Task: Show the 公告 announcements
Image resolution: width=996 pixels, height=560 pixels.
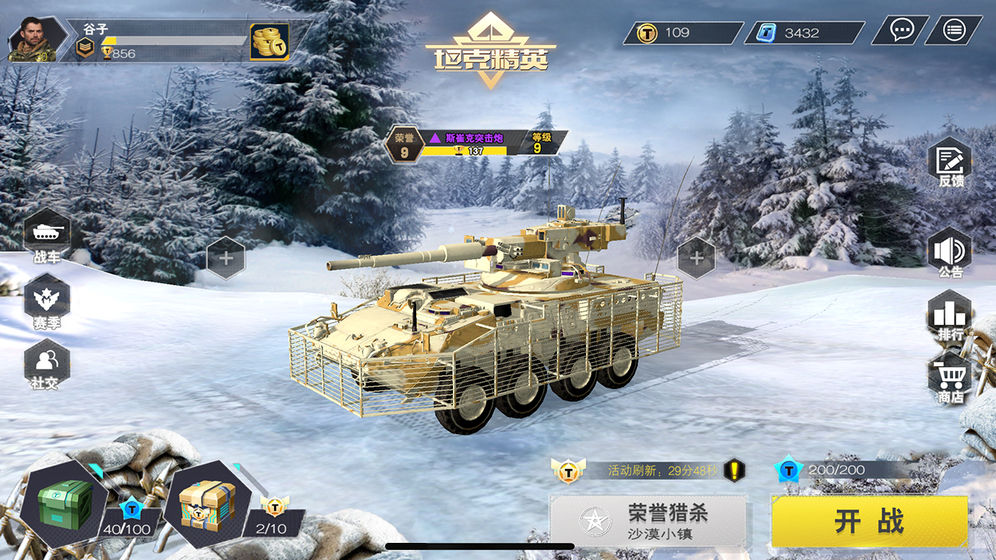Action: pyautogui.click(x=949, y=252)
